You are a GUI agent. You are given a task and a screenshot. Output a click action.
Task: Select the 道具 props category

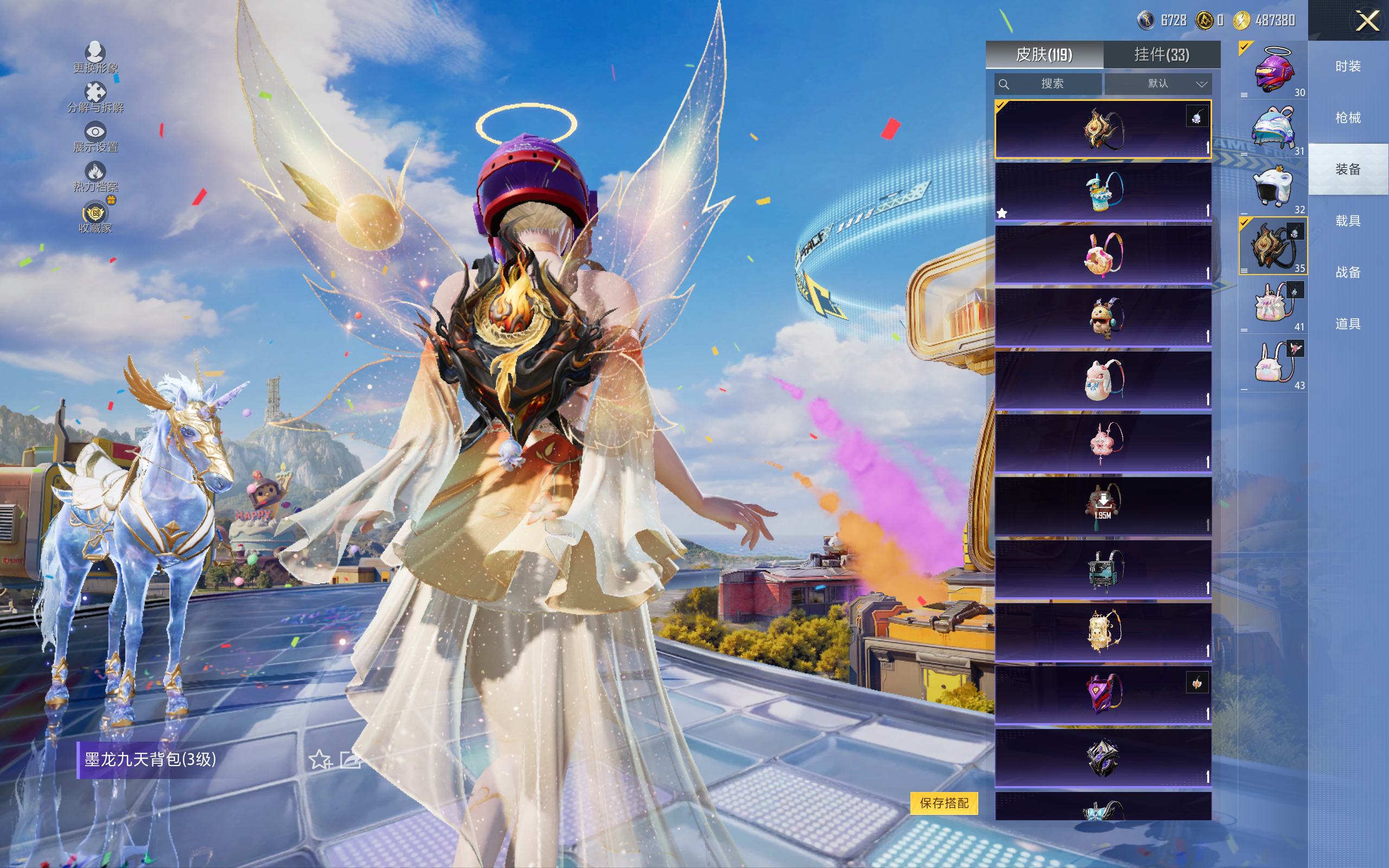[1348, 324]
